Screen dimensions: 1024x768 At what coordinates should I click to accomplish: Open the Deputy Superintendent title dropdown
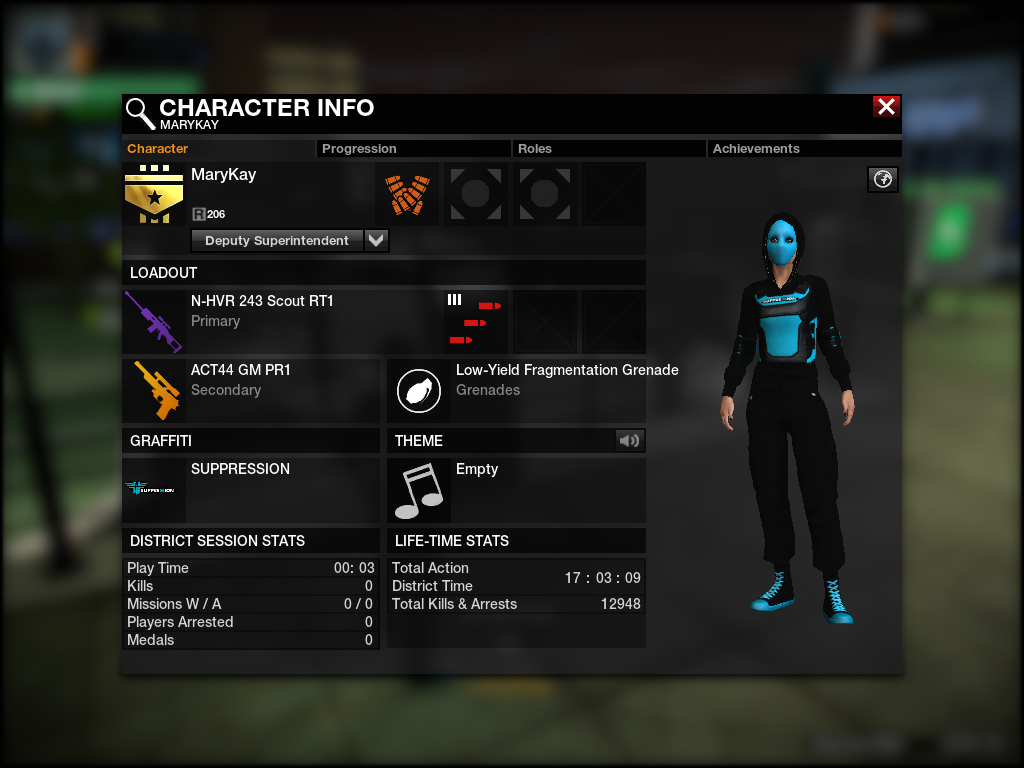click(x=376, y=241)
